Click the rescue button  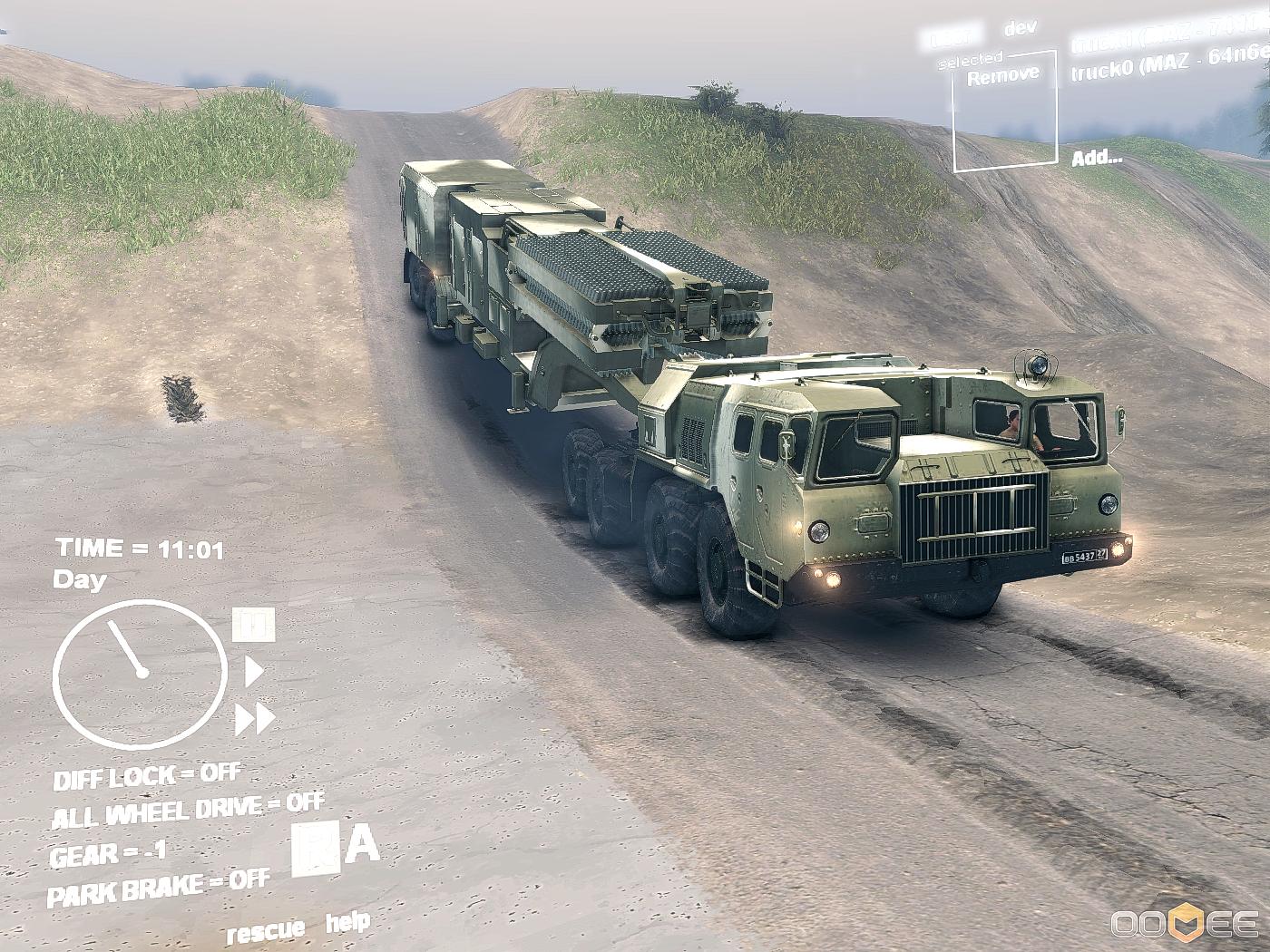266,930
